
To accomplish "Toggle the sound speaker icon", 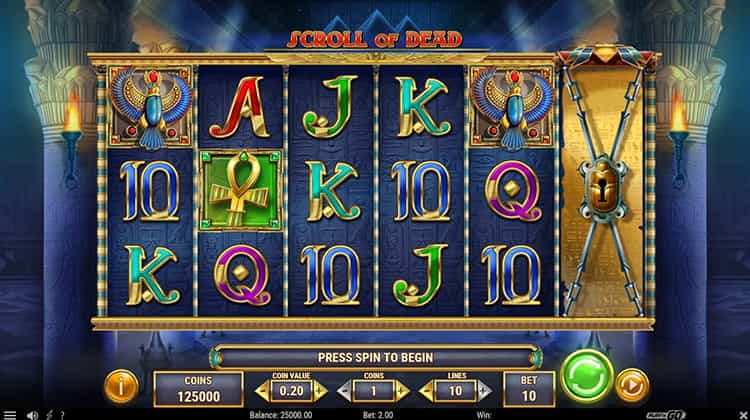I will pyautogui.click(x=30, y=414).
